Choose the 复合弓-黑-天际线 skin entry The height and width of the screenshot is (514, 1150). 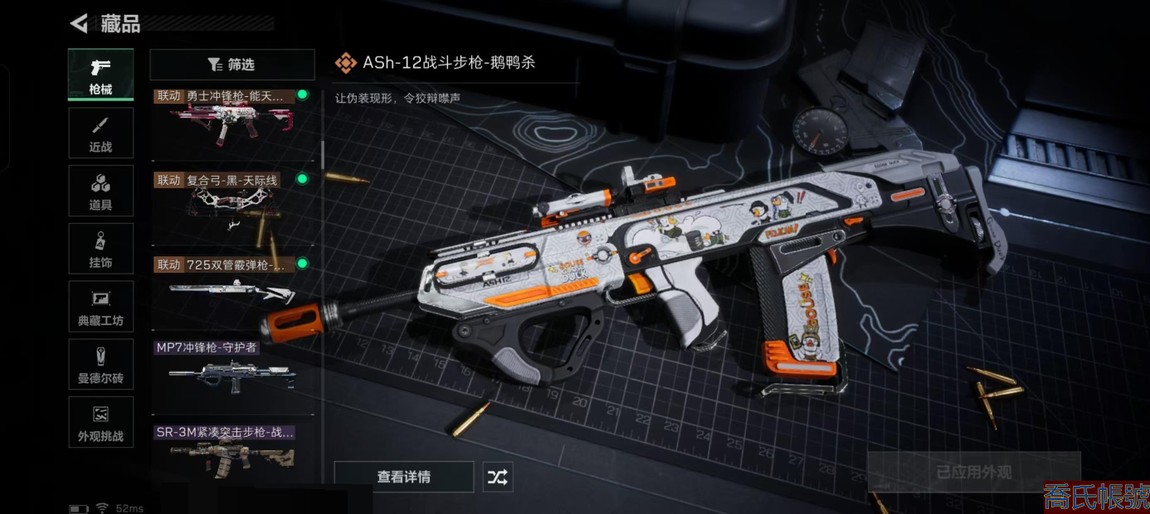click(232, 209)
